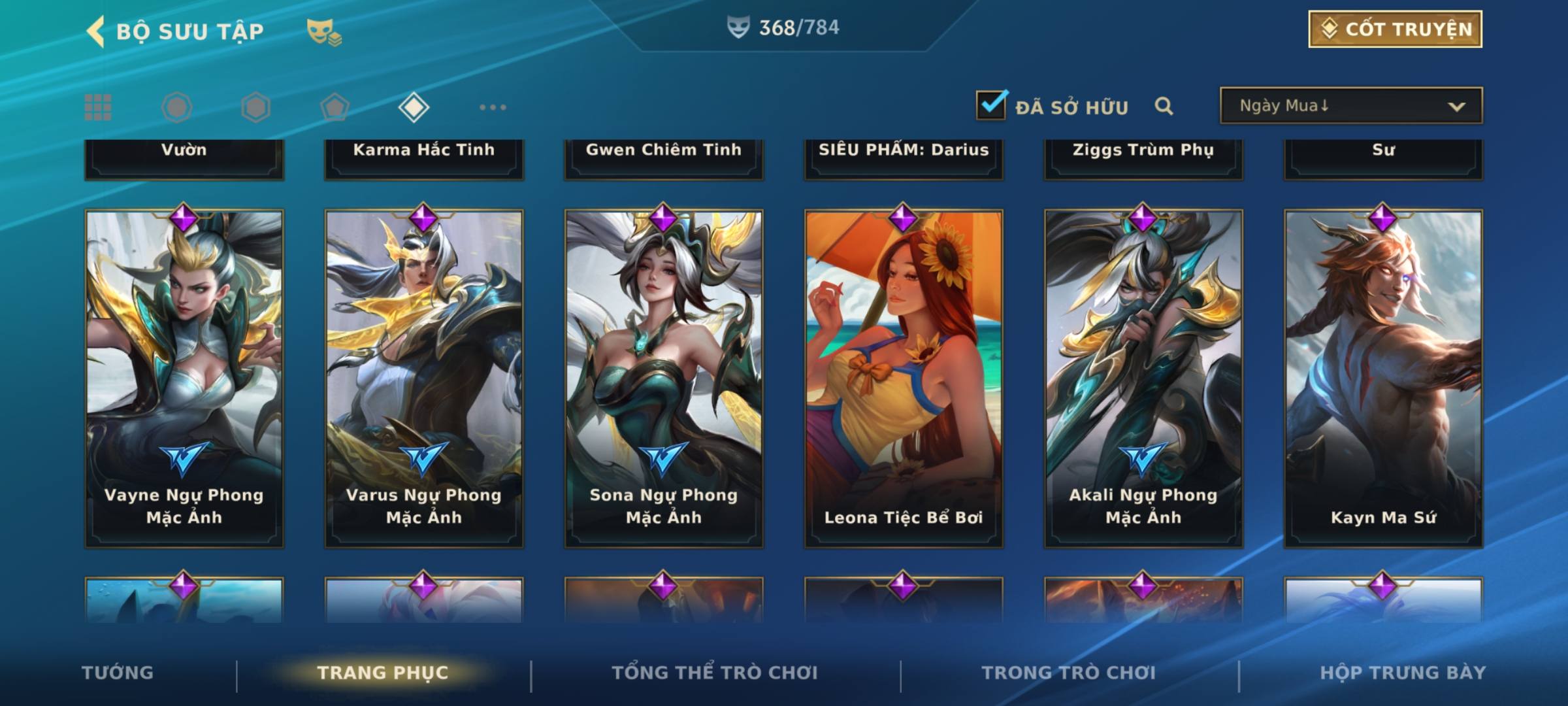Expand the Ngày Mua sort dropdown
Image resolution: width=1568 pixels, height=706 pixels.
1350,106
